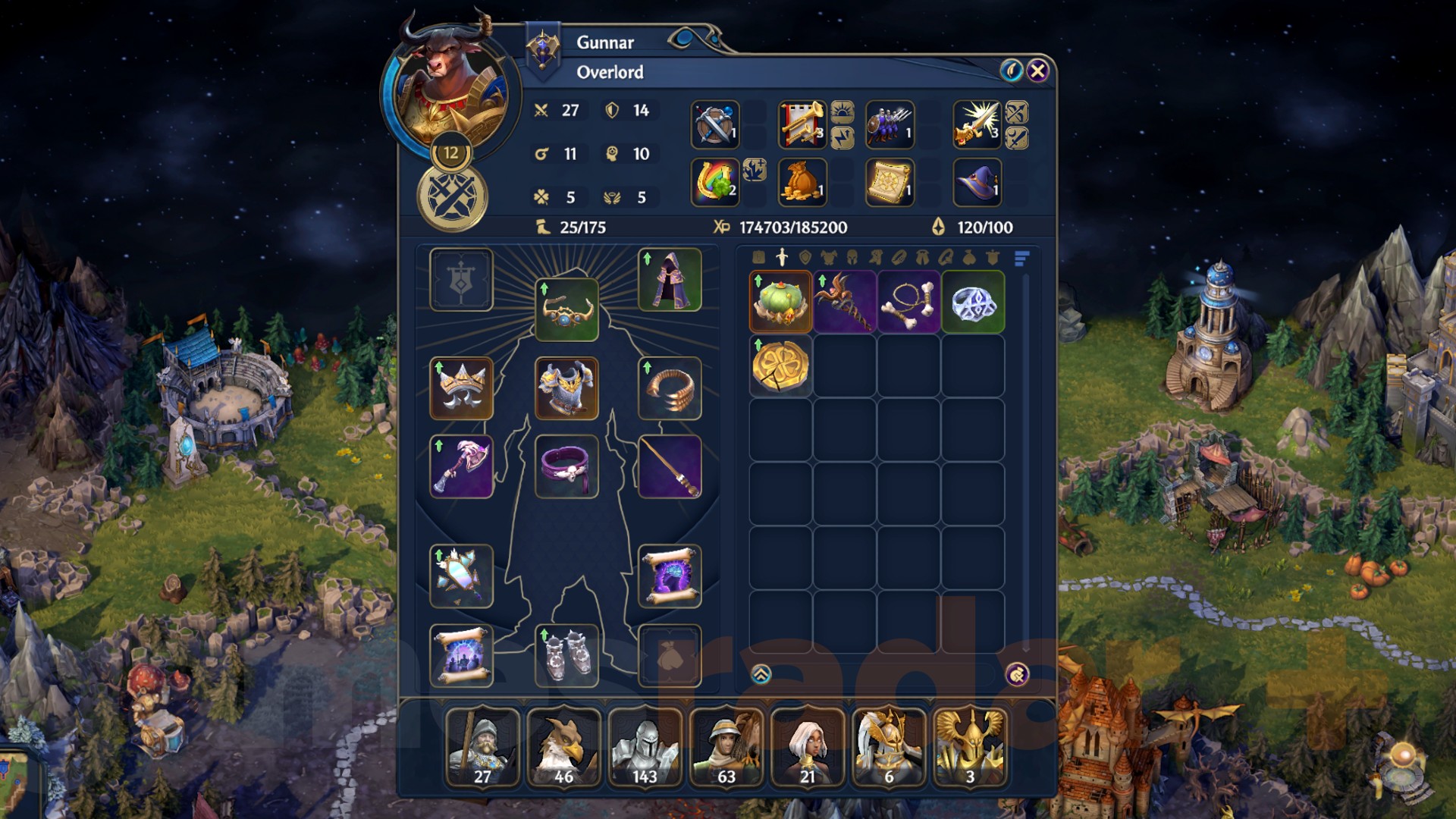The image size is (1456, 819).
Task: Click the equipped silver winged crown
Action: [460, 389]
